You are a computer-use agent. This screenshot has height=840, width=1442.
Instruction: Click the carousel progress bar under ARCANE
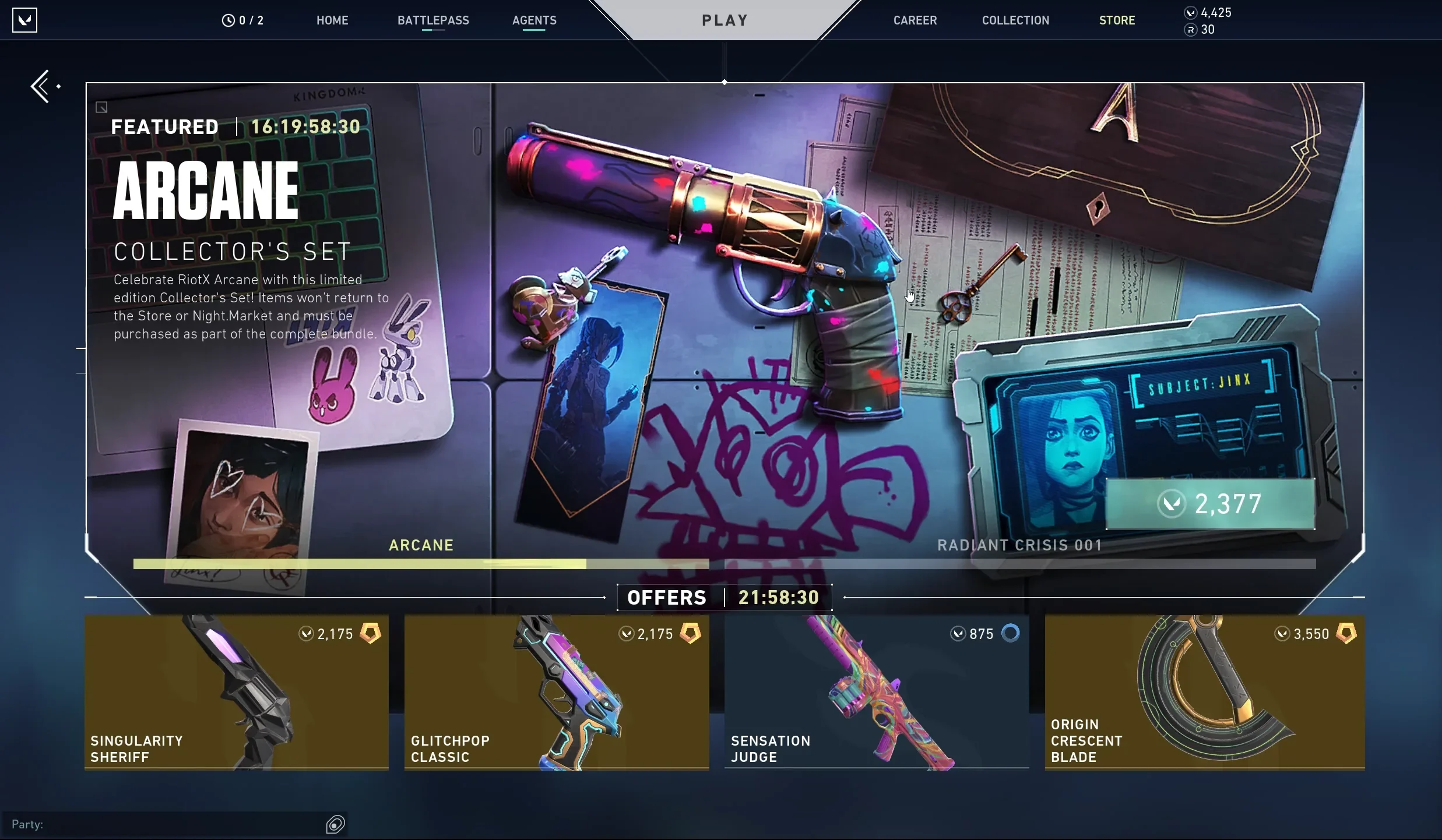421,564
